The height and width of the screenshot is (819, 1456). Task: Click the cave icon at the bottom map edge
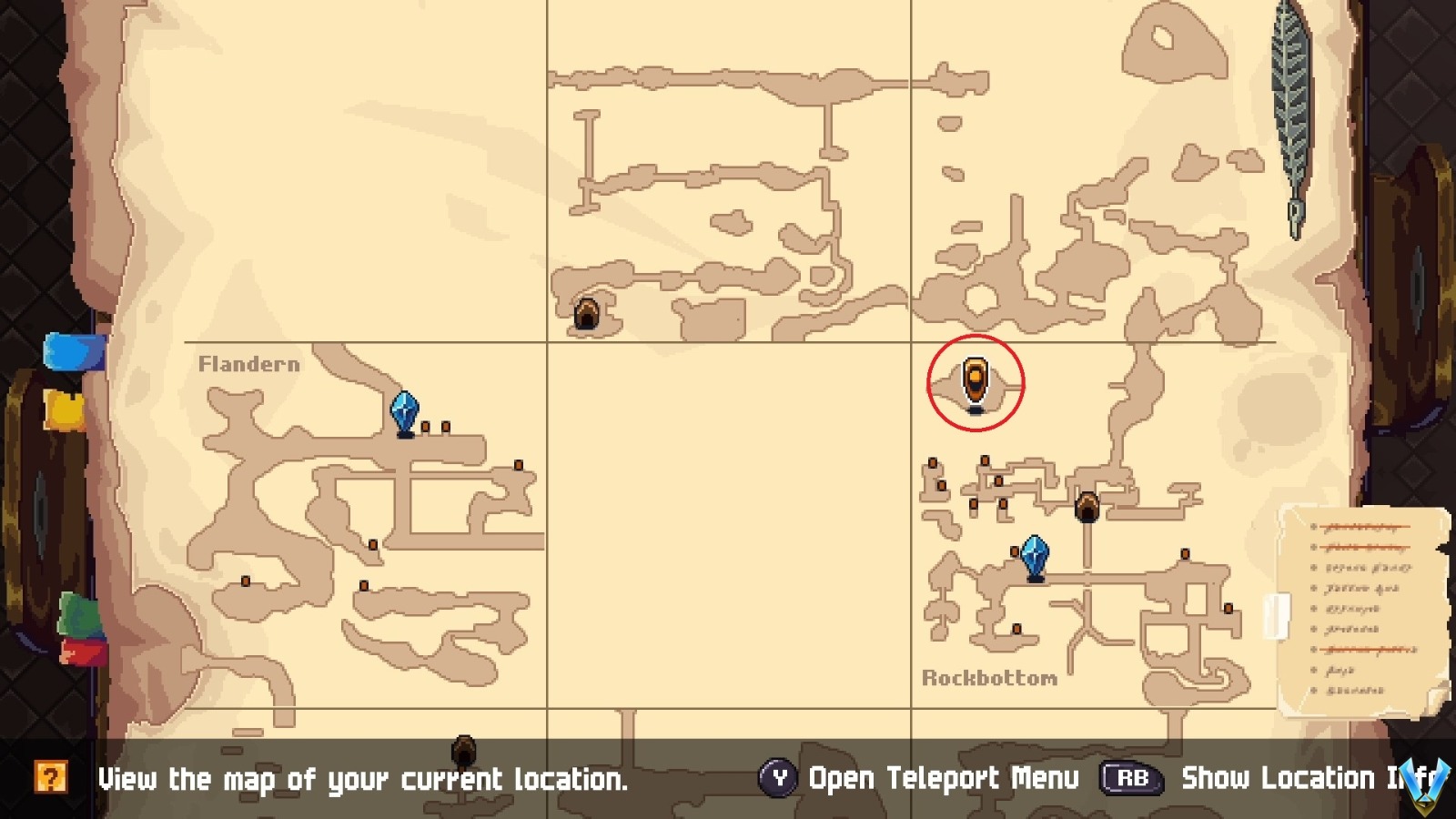coord(464,750)
